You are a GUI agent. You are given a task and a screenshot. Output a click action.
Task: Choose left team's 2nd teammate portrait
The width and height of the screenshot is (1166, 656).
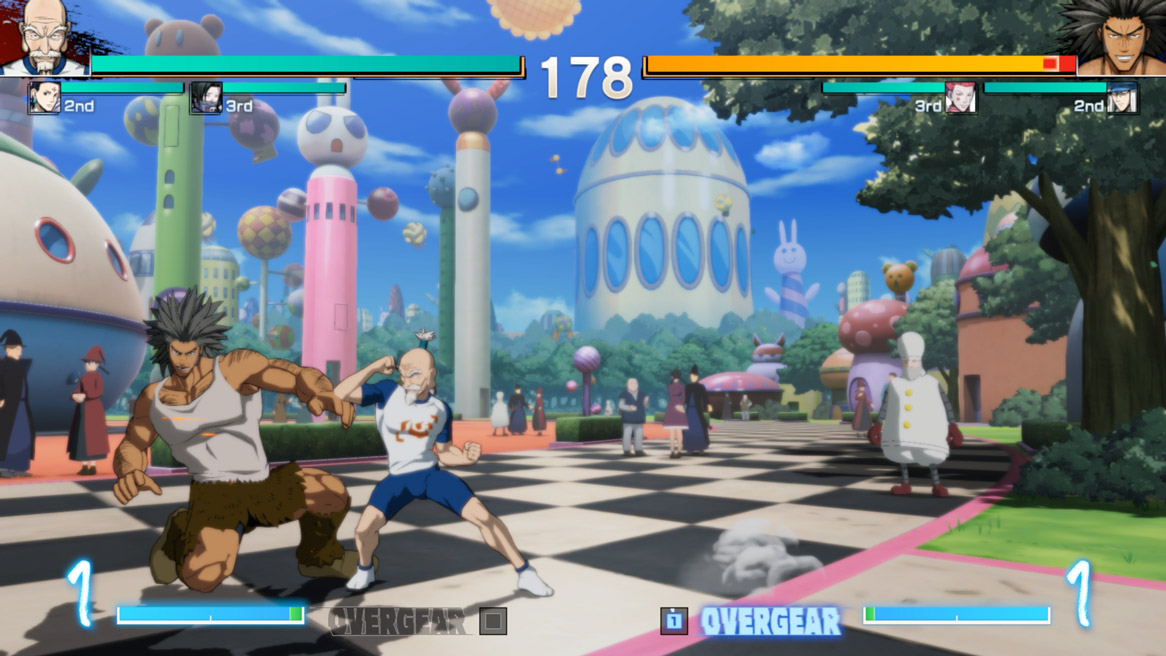43,98
